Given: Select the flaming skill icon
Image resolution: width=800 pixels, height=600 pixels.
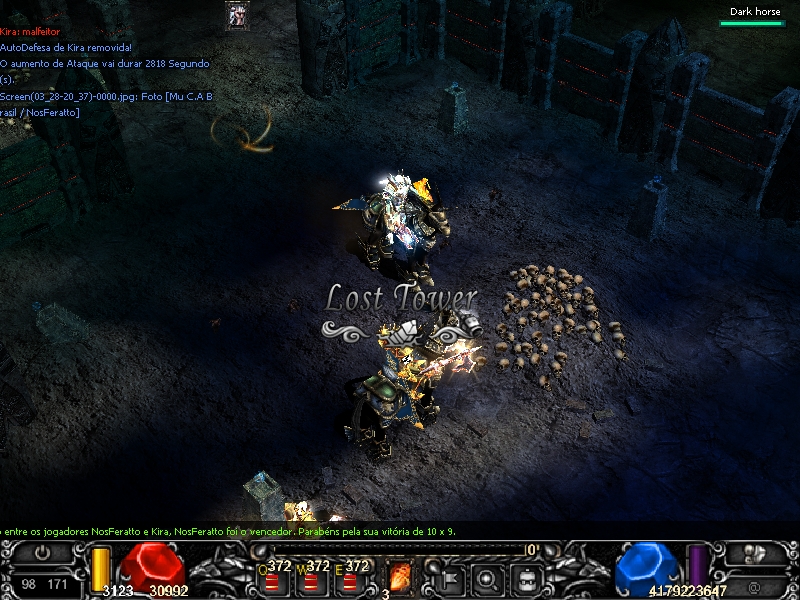Looking at the screenshot, I should point(400,578).
